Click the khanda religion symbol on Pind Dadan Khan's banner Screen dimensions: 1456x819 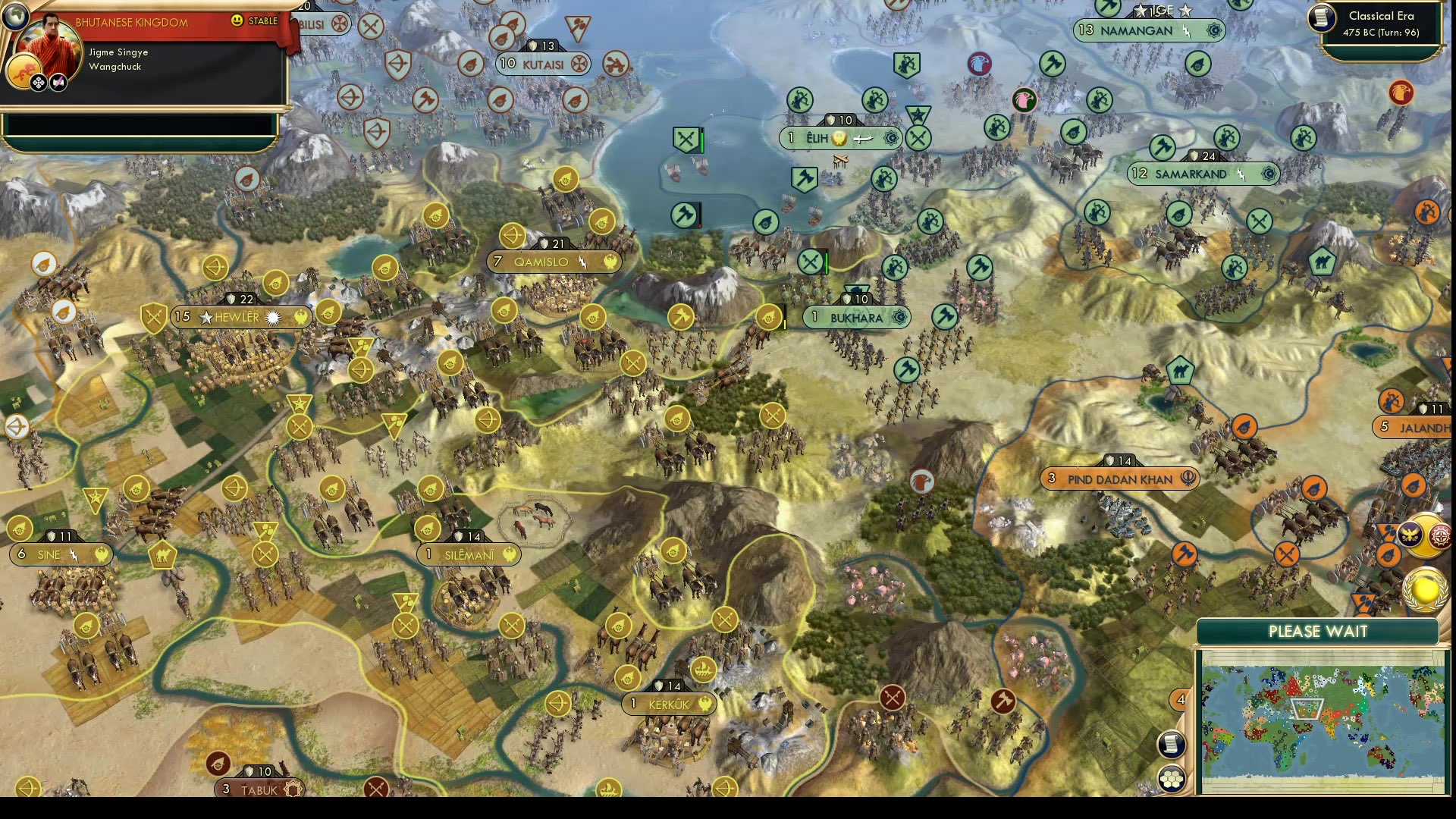[x=1189, y=479]
